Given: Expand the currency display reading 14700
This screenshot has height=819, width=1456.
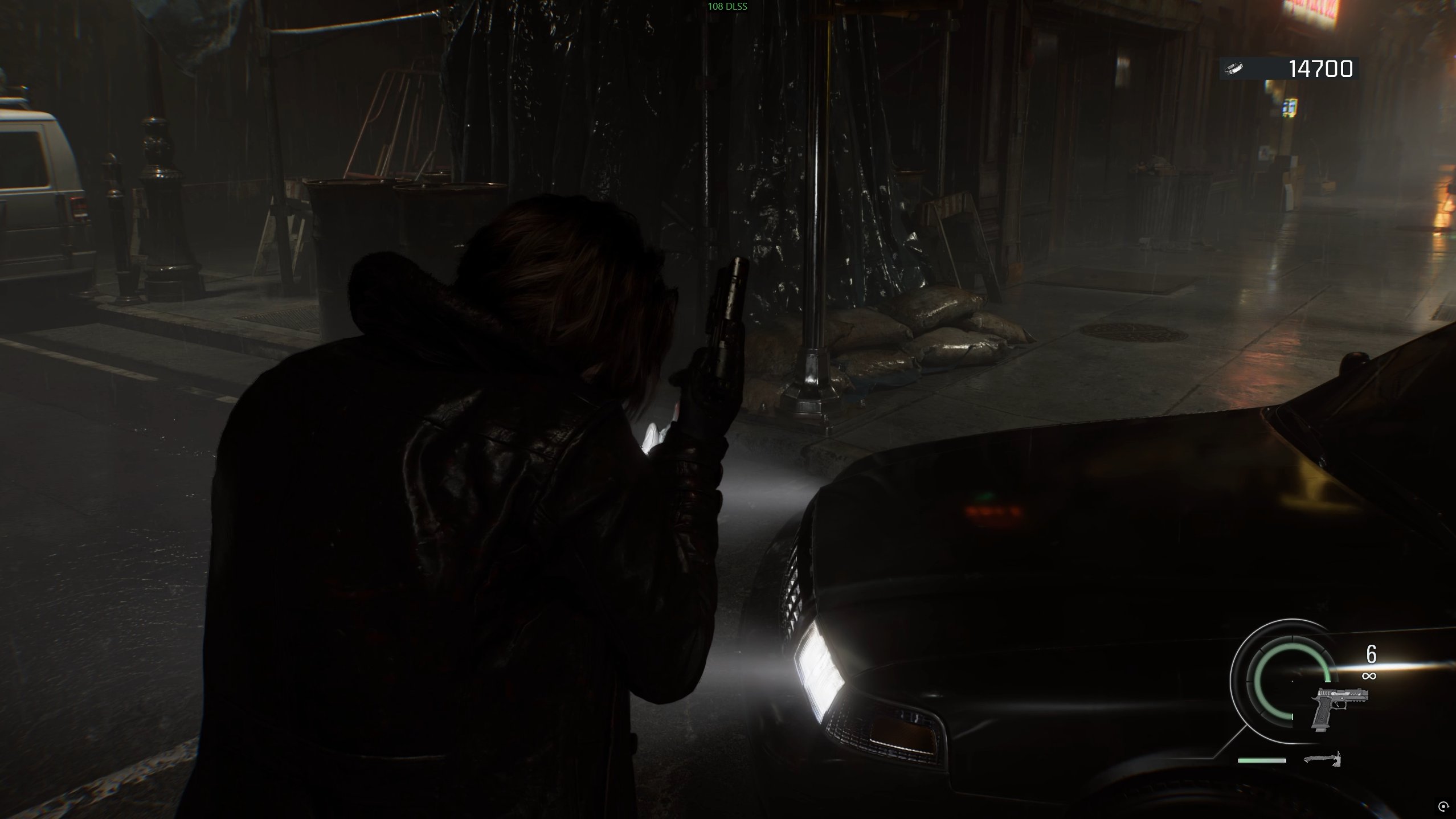Looking at the screenshot, I should 1322,68.
